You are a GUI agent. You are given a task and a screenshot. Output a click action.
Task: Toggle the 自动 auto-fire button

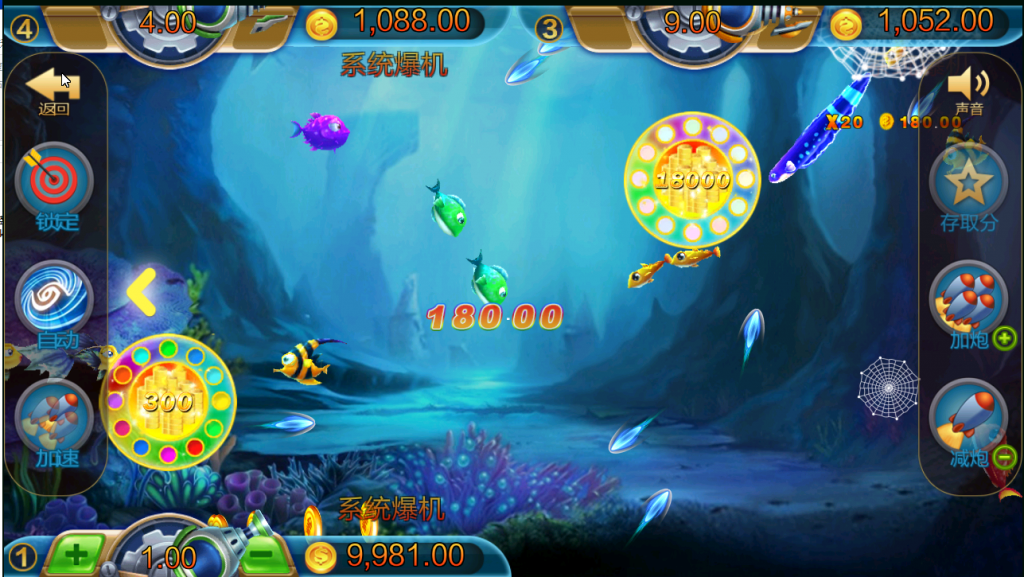pyautogui.click(x=54, y=300)
